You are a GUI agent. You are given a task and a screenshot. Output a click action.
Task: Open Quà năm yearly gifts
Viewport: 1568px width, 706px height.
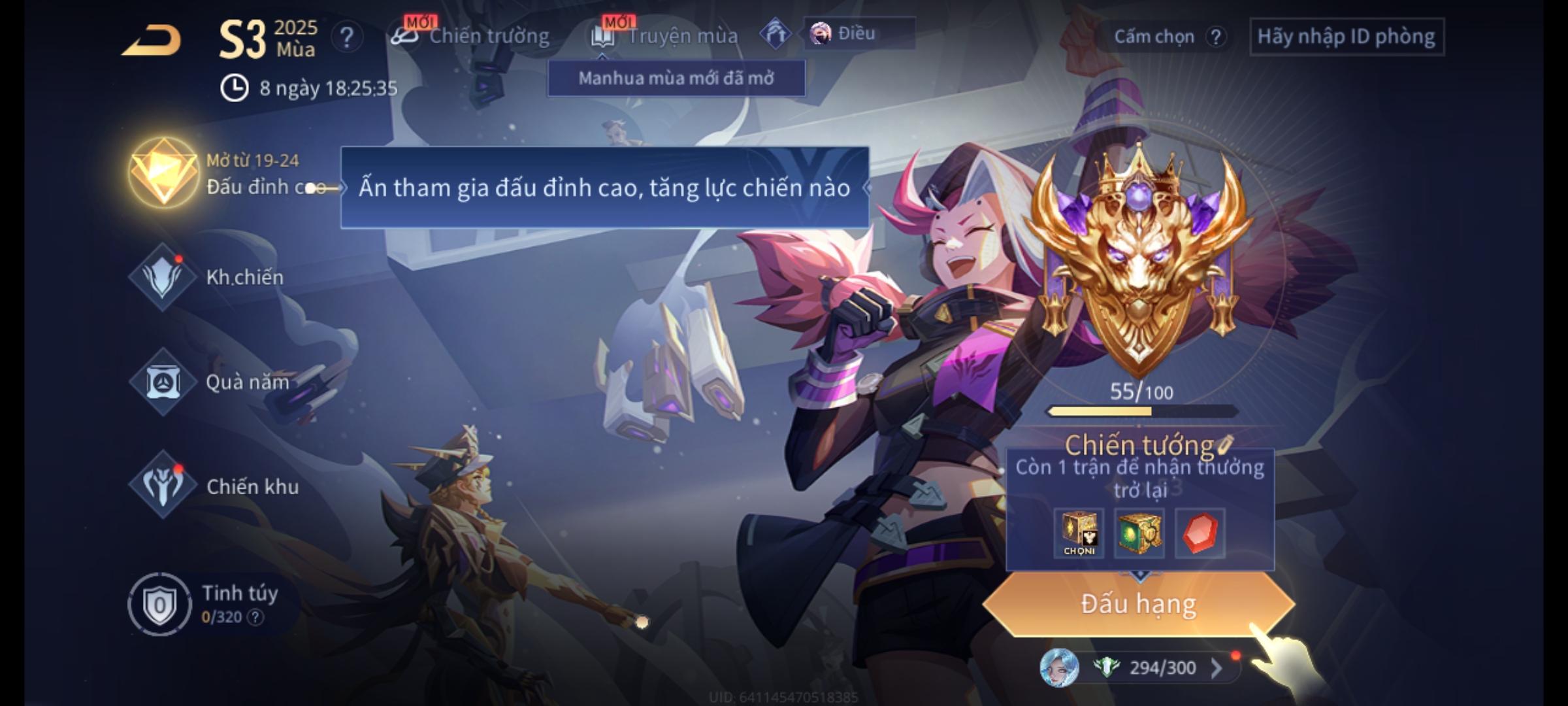(x=163, y=382)
